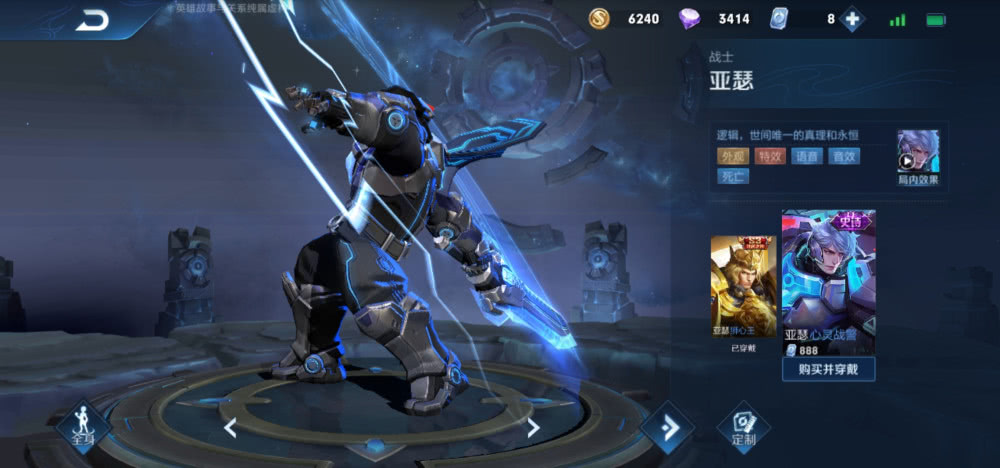The height and width of the screenshot is (468, 1000).
Task: Select the 音效 sound effects tag
Action: click(845, 156)
